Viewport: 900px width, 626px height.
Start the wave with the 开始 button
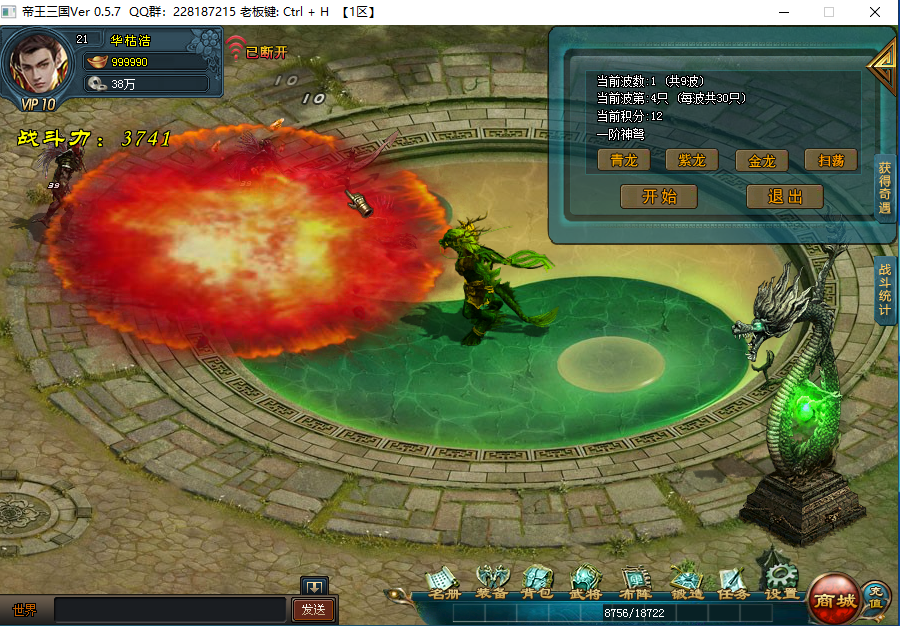[658, 196]
